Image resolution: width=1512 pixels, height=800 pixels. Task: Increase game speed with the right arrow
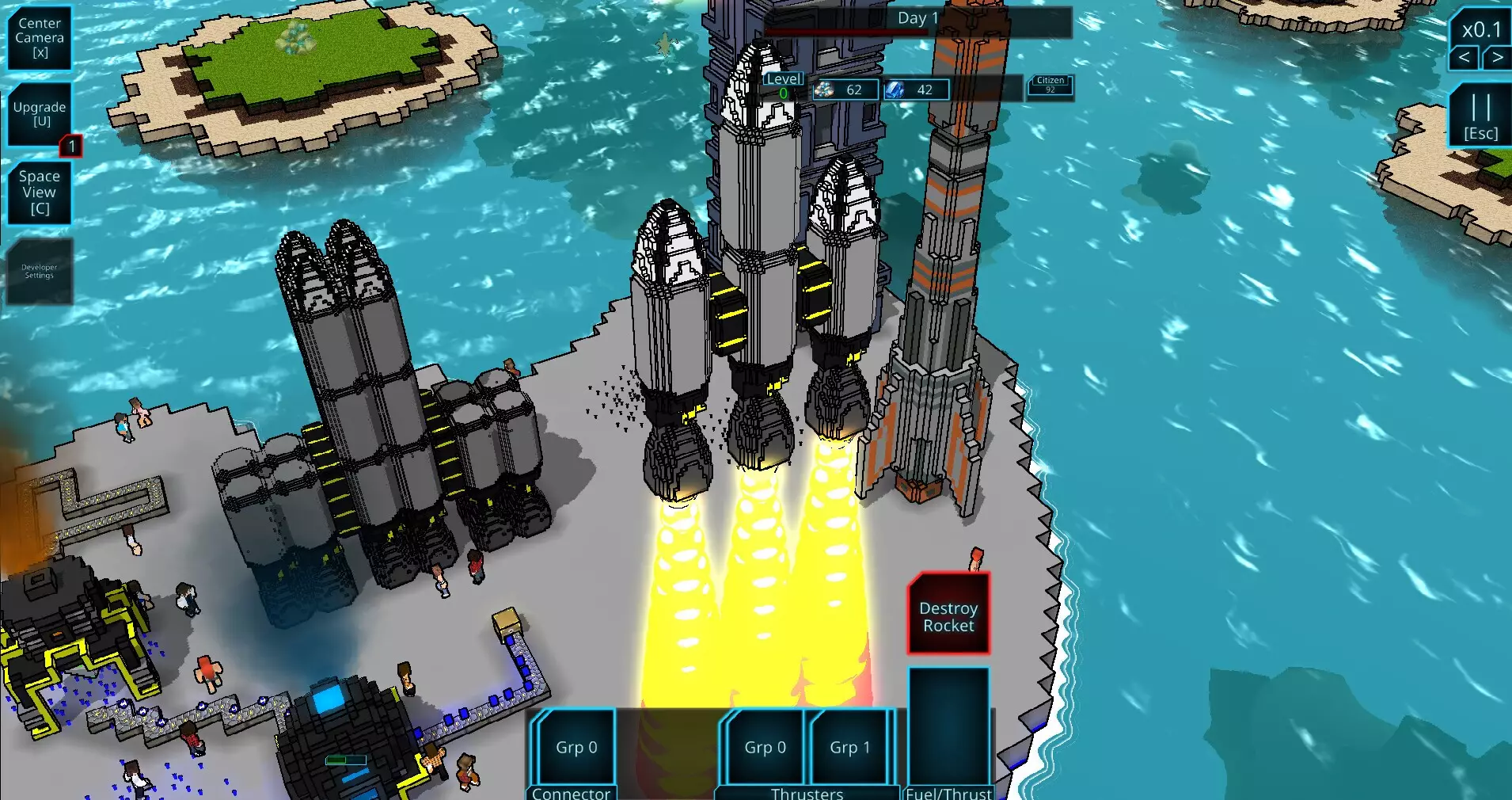[1495, 57]
